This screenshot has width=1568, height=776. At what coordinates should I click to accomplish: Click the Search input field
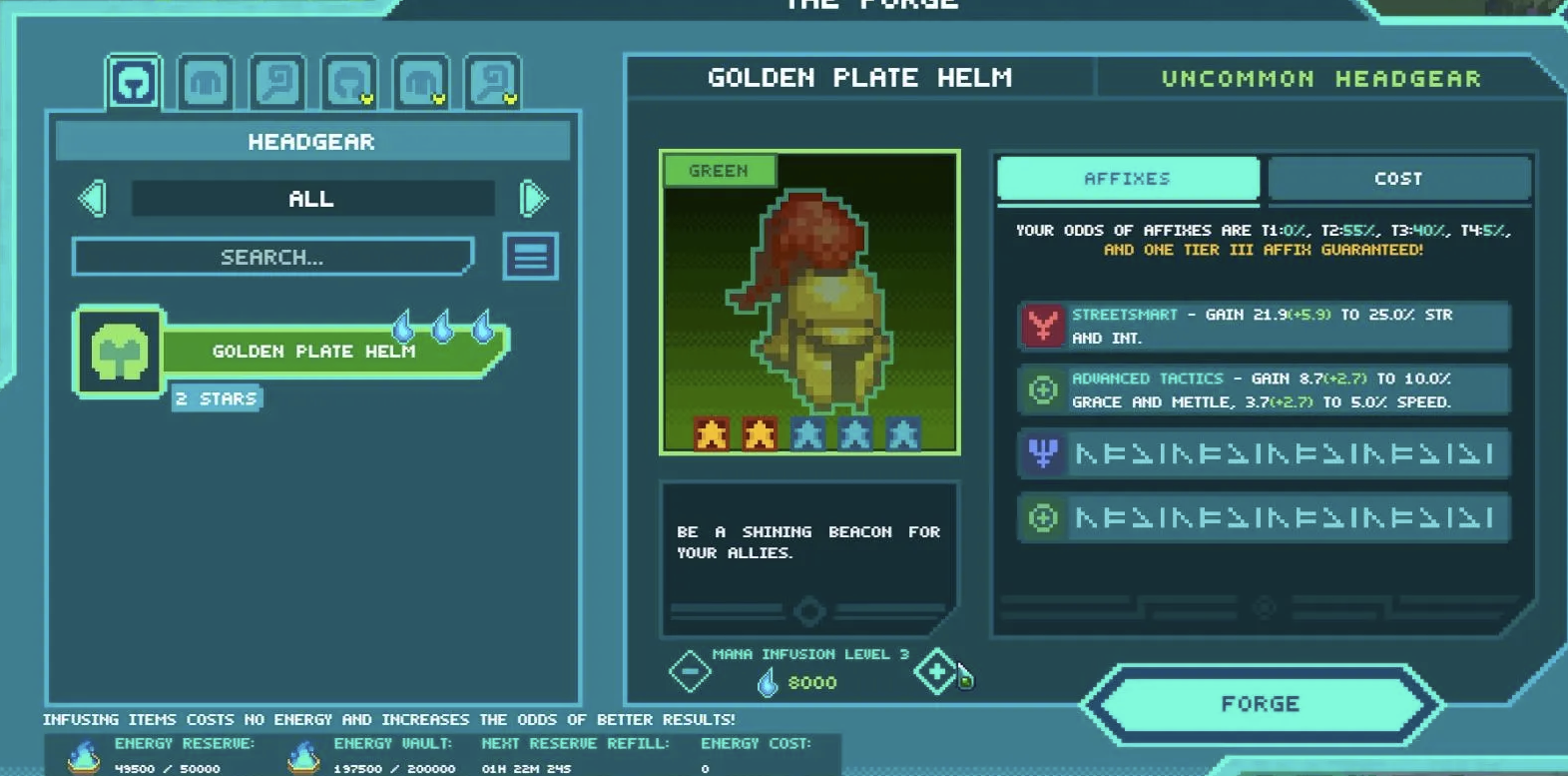click(271, 257)
